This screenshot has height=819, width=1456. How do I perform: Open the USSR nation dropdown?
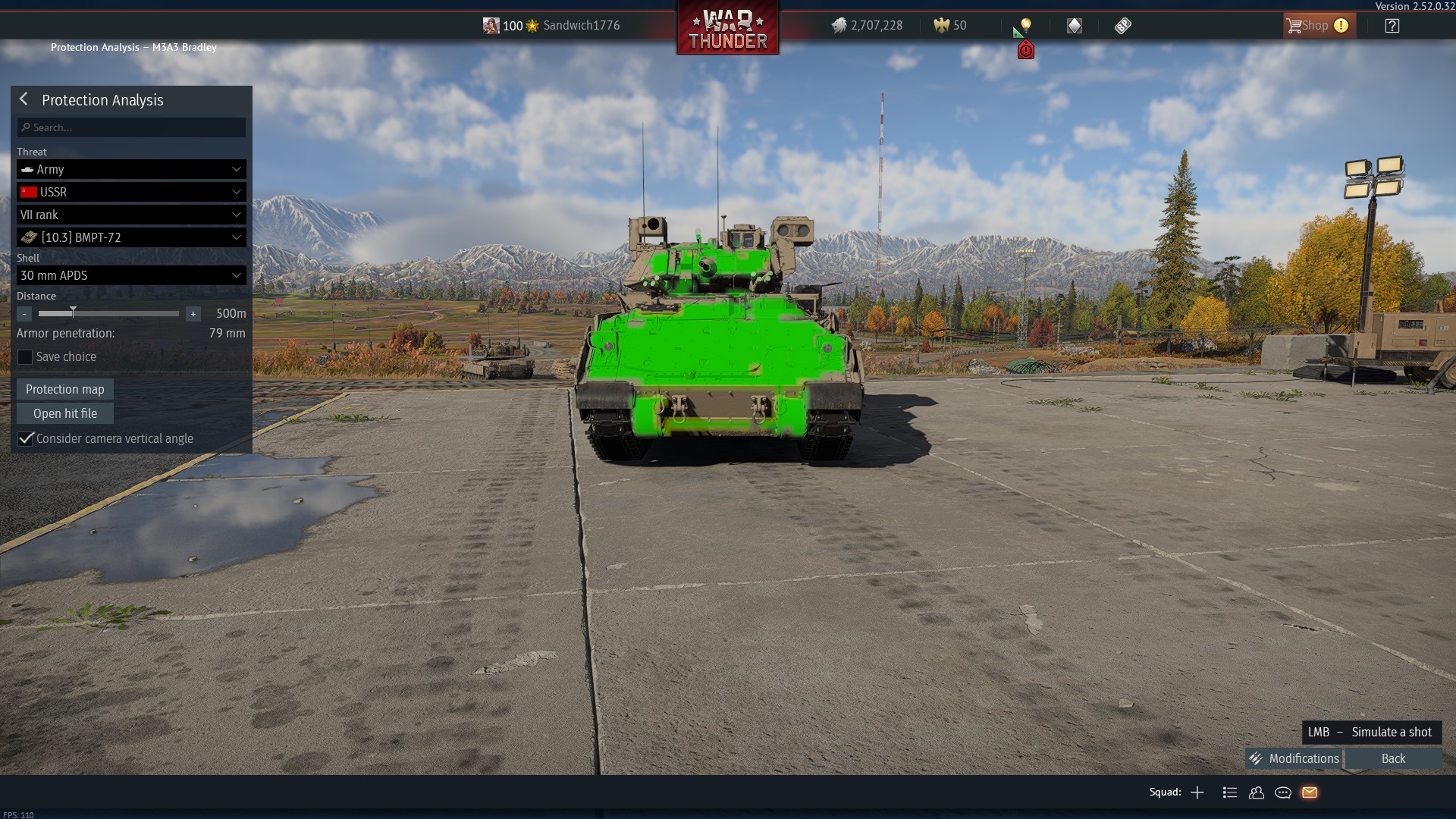131,192
